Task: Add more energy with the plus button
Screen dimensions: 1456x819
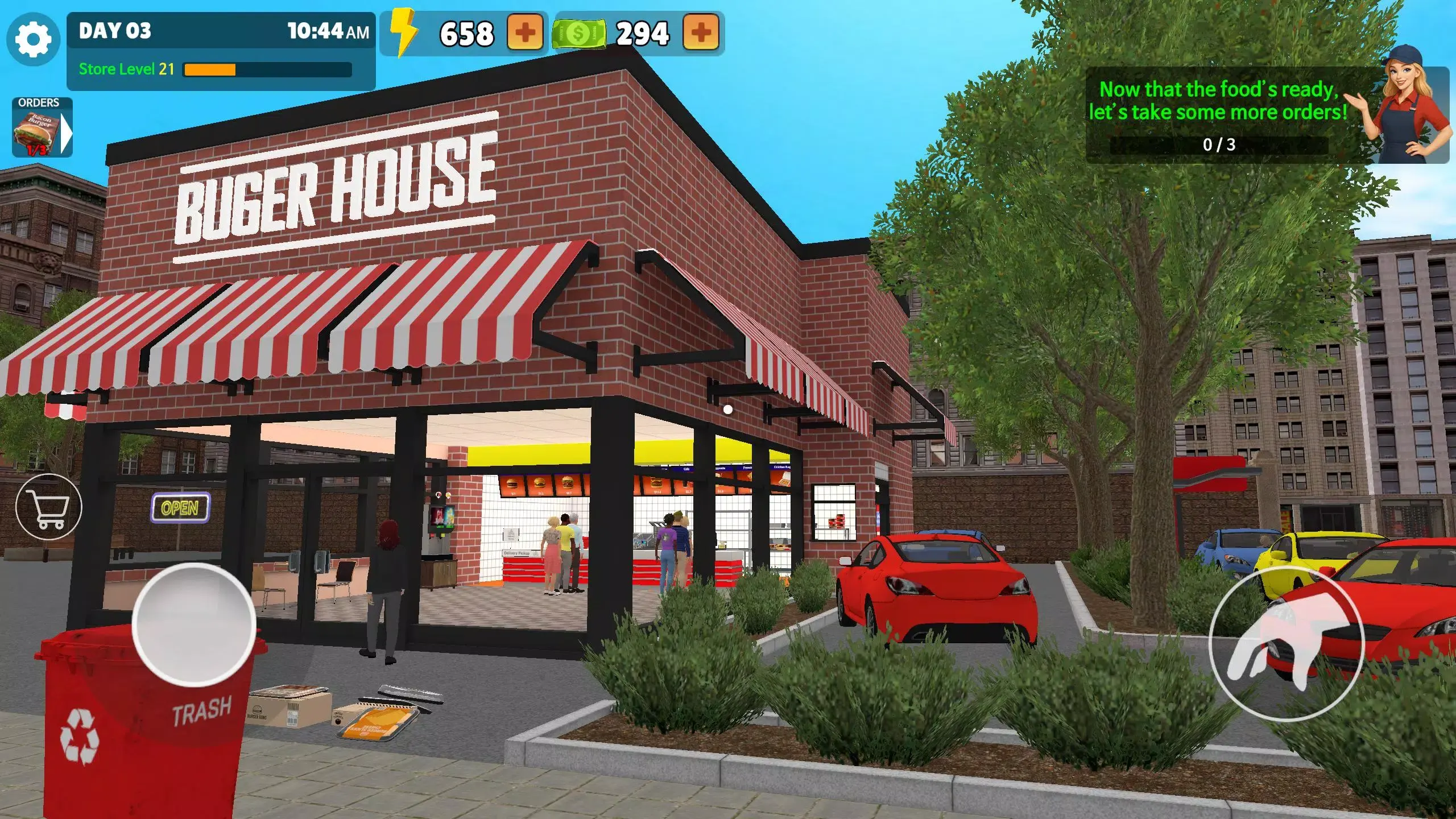Action: coord(524,32)
